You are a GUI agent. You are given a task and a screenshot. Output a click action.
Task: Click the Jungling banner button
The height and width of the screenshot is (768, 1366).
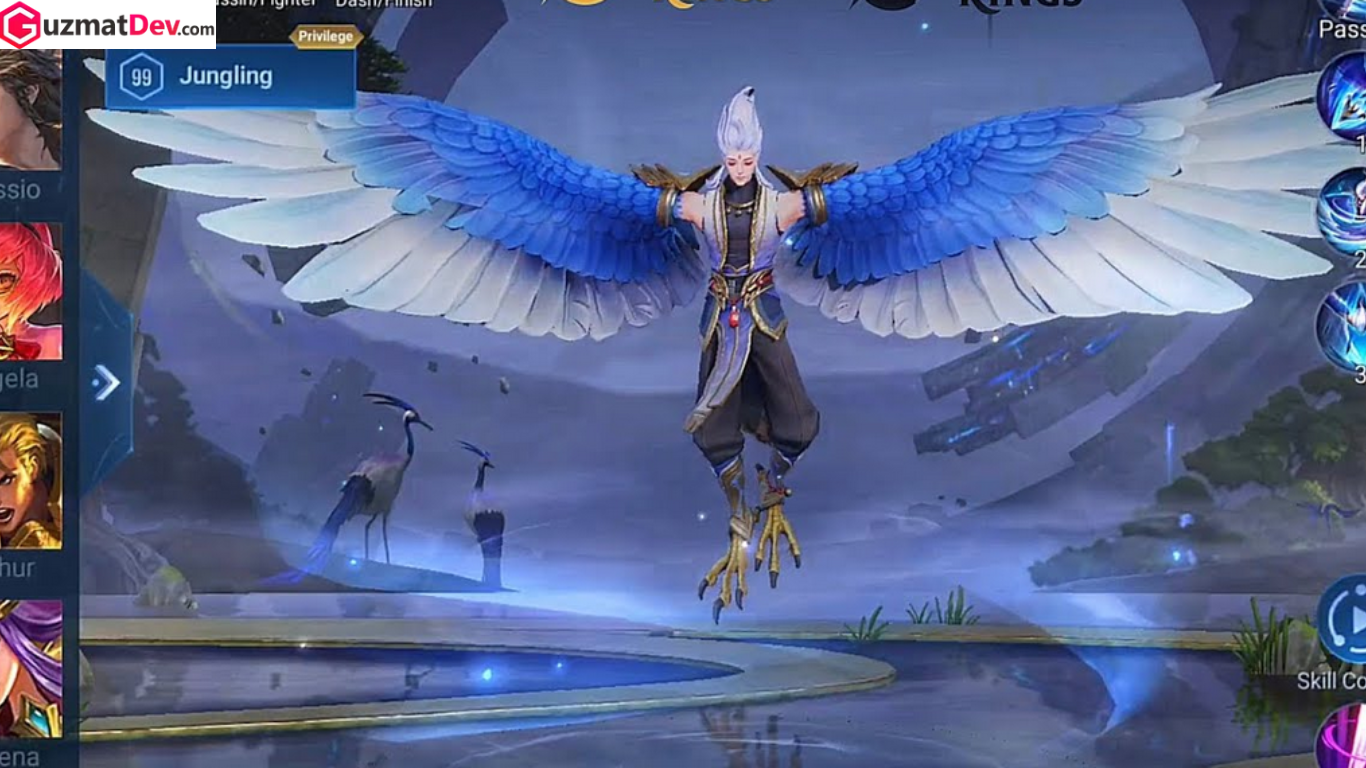225,76
